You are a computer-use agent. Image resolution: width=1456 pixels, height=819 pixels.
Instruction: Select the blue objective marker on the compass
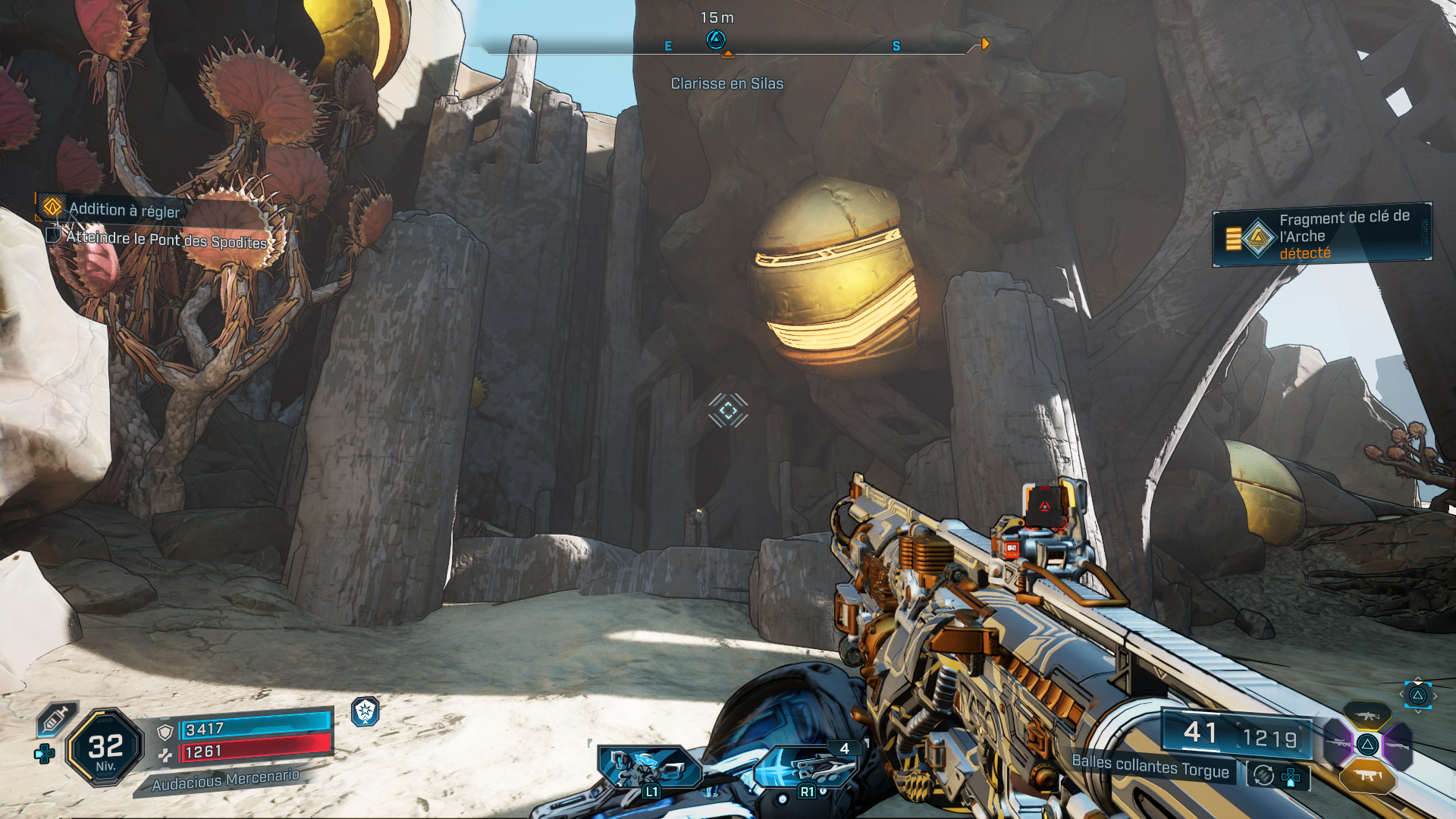point(716,39)
